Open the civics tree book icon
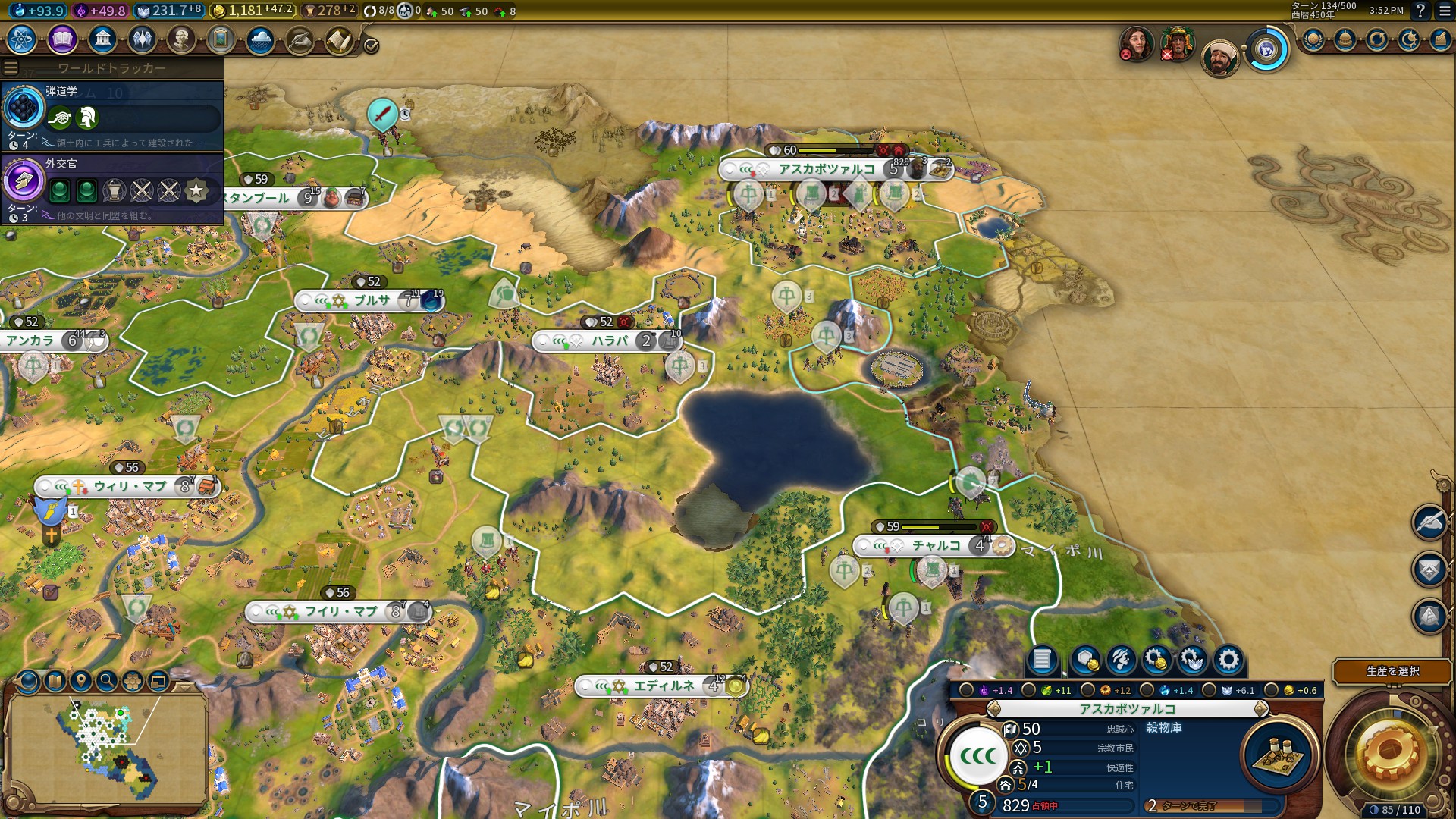This screenshot has width=1456, height=819. pos(62,39)
